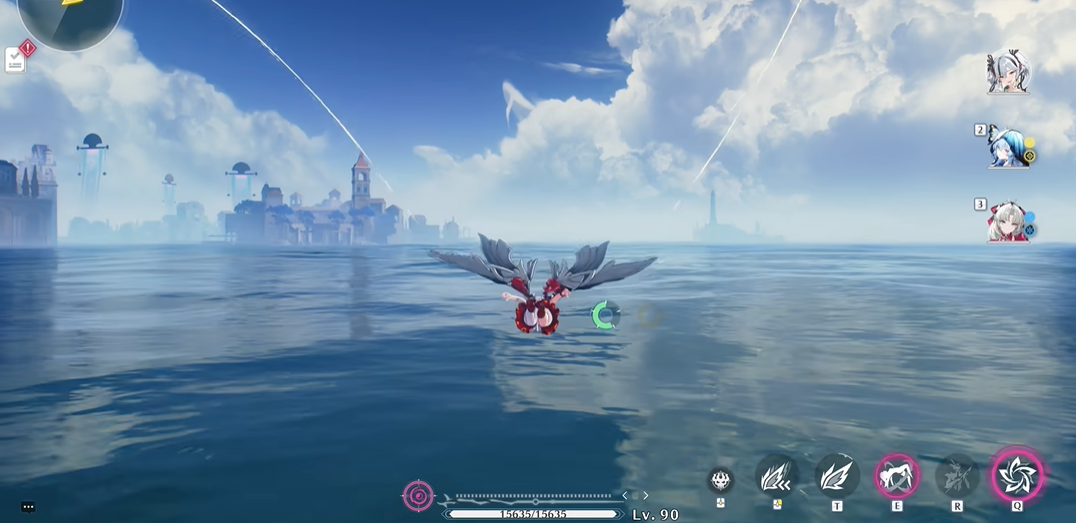The image size is (1076, 523).
Task: Trigger the dimmed spear warrior skill
Action: coord(956,476)
